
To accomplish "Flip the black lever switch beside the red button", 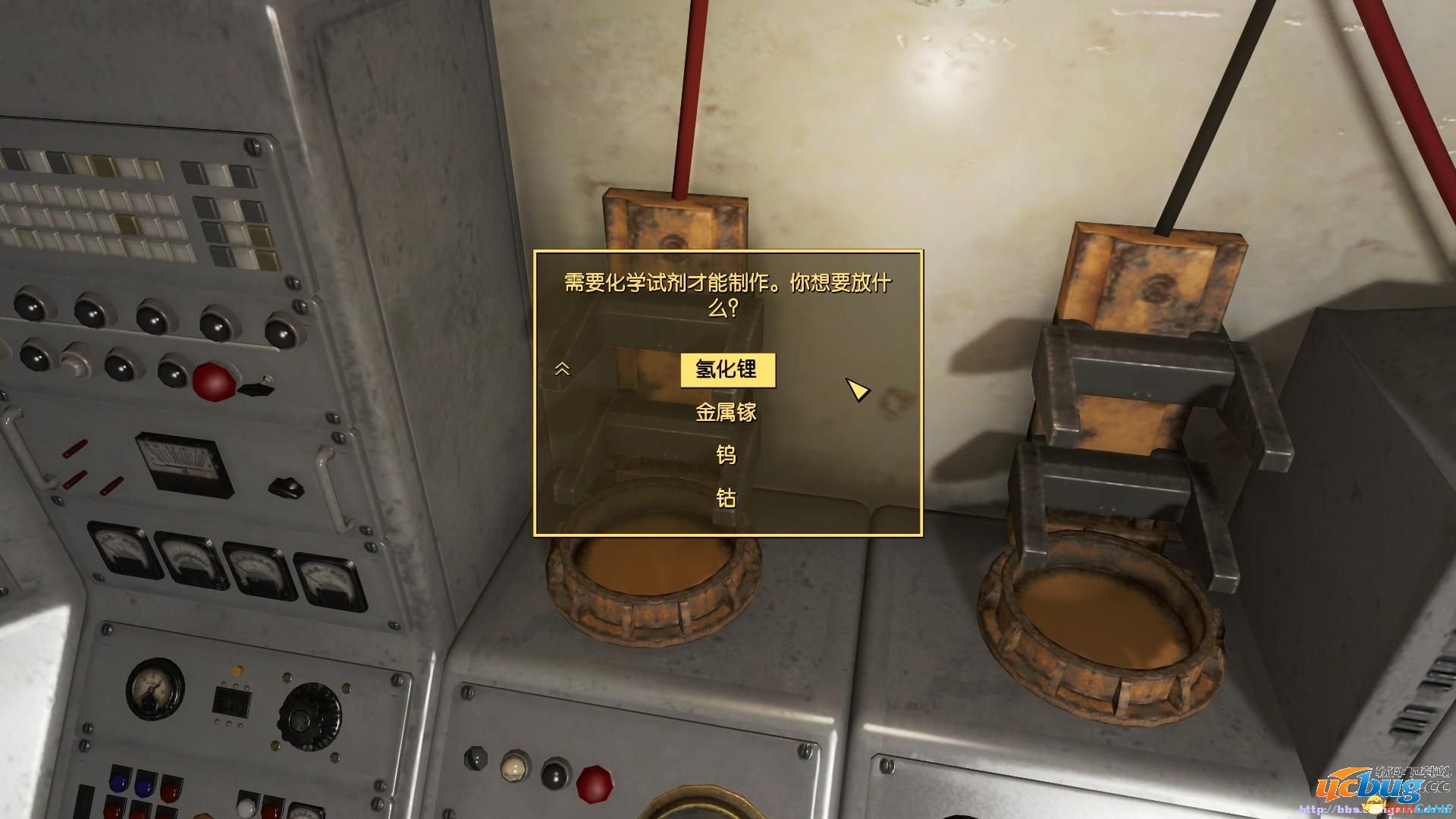I will (x=256, y=389).
